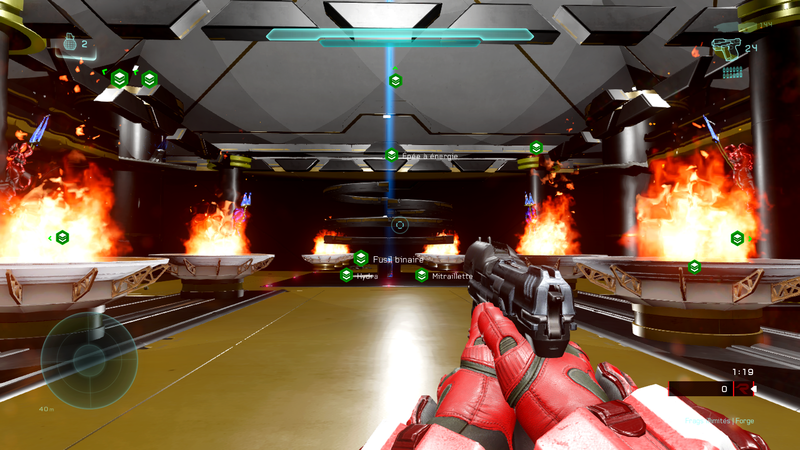Select the Fusil binaire weapon marker
The width and height of the screenshot is (800, 450).
(361, 258)
